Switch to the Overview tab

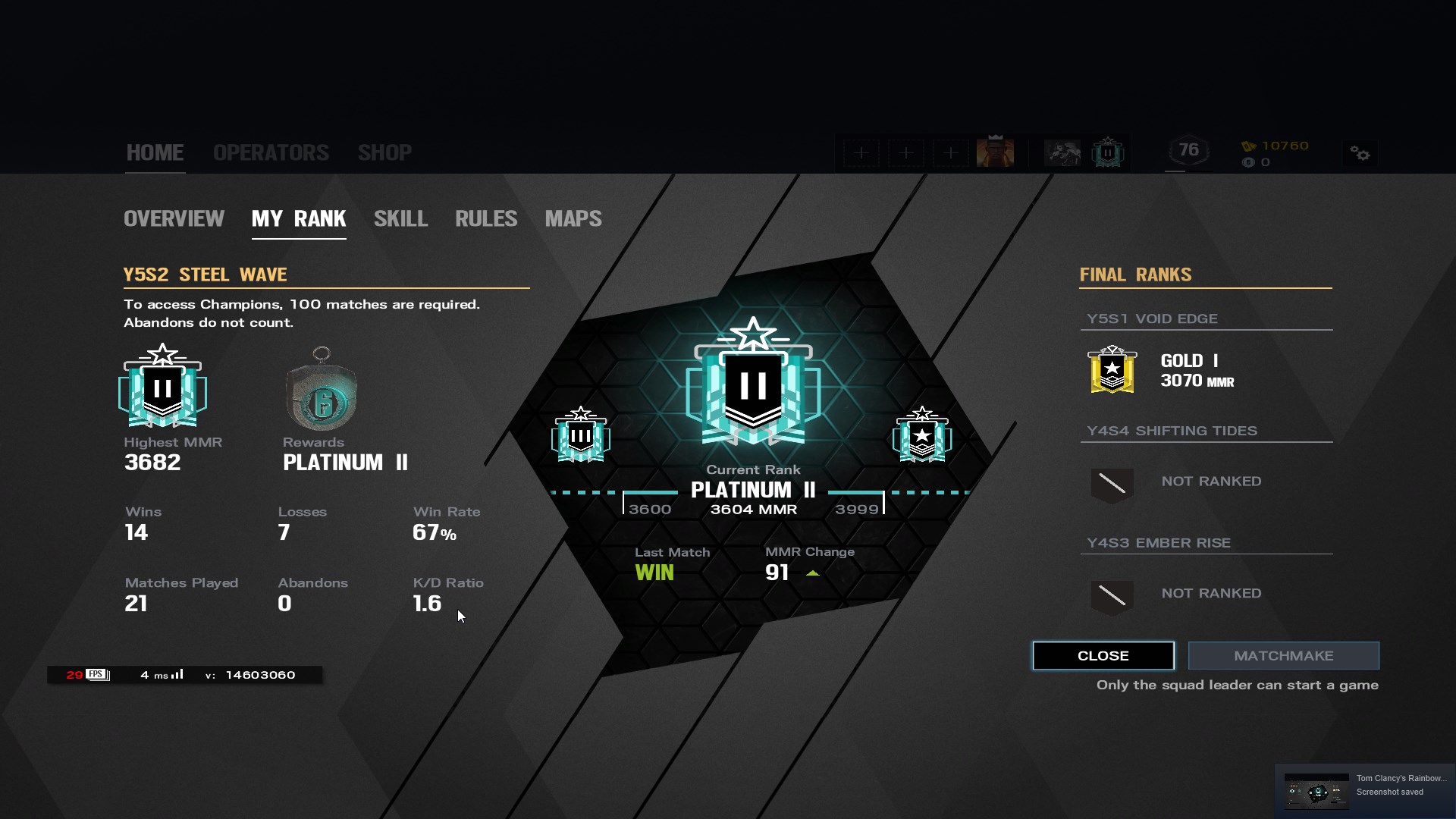pos(174,218)
